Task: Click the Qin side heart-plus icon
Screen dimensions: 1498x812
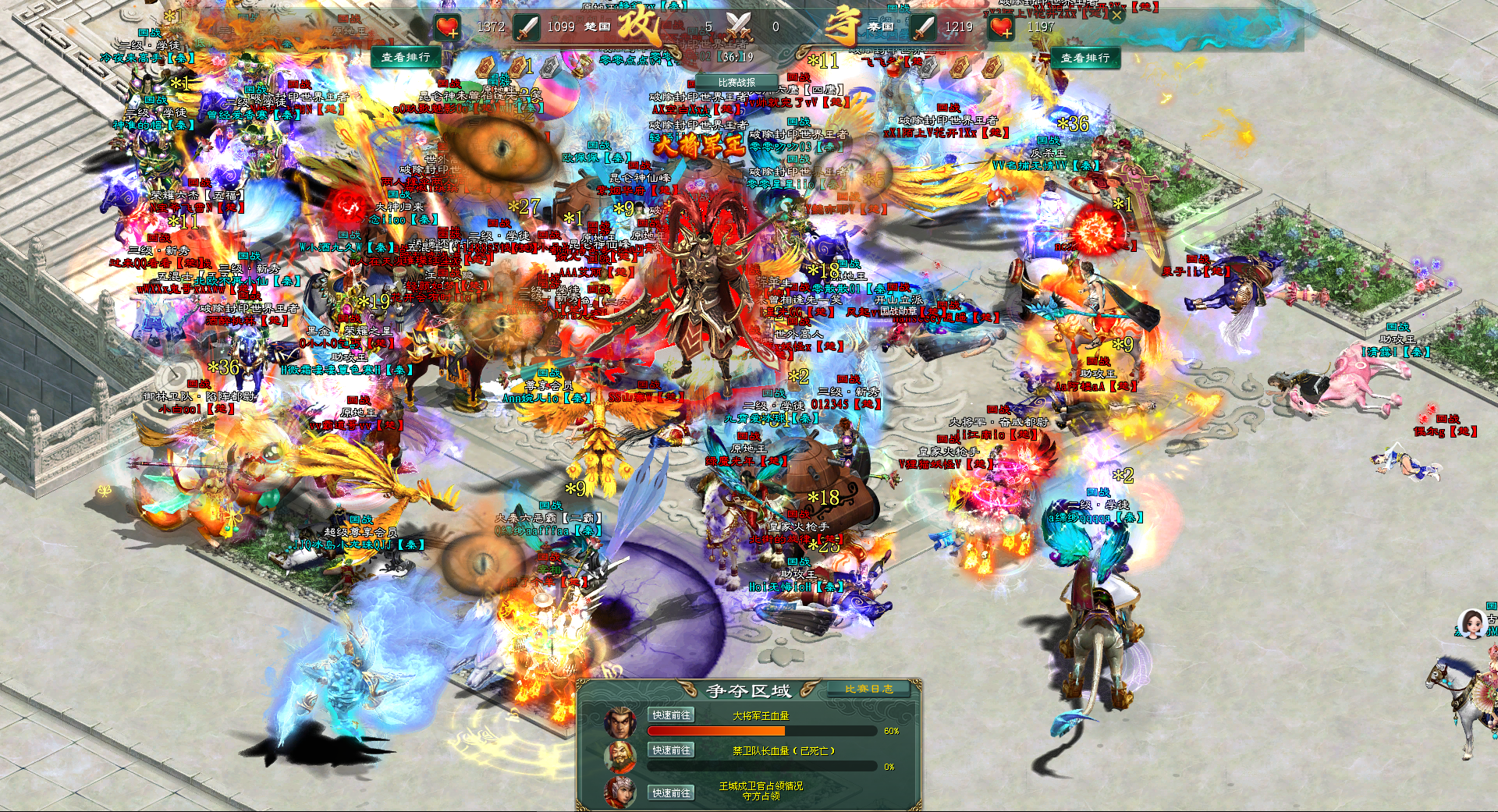Action: click(1001, 27)
